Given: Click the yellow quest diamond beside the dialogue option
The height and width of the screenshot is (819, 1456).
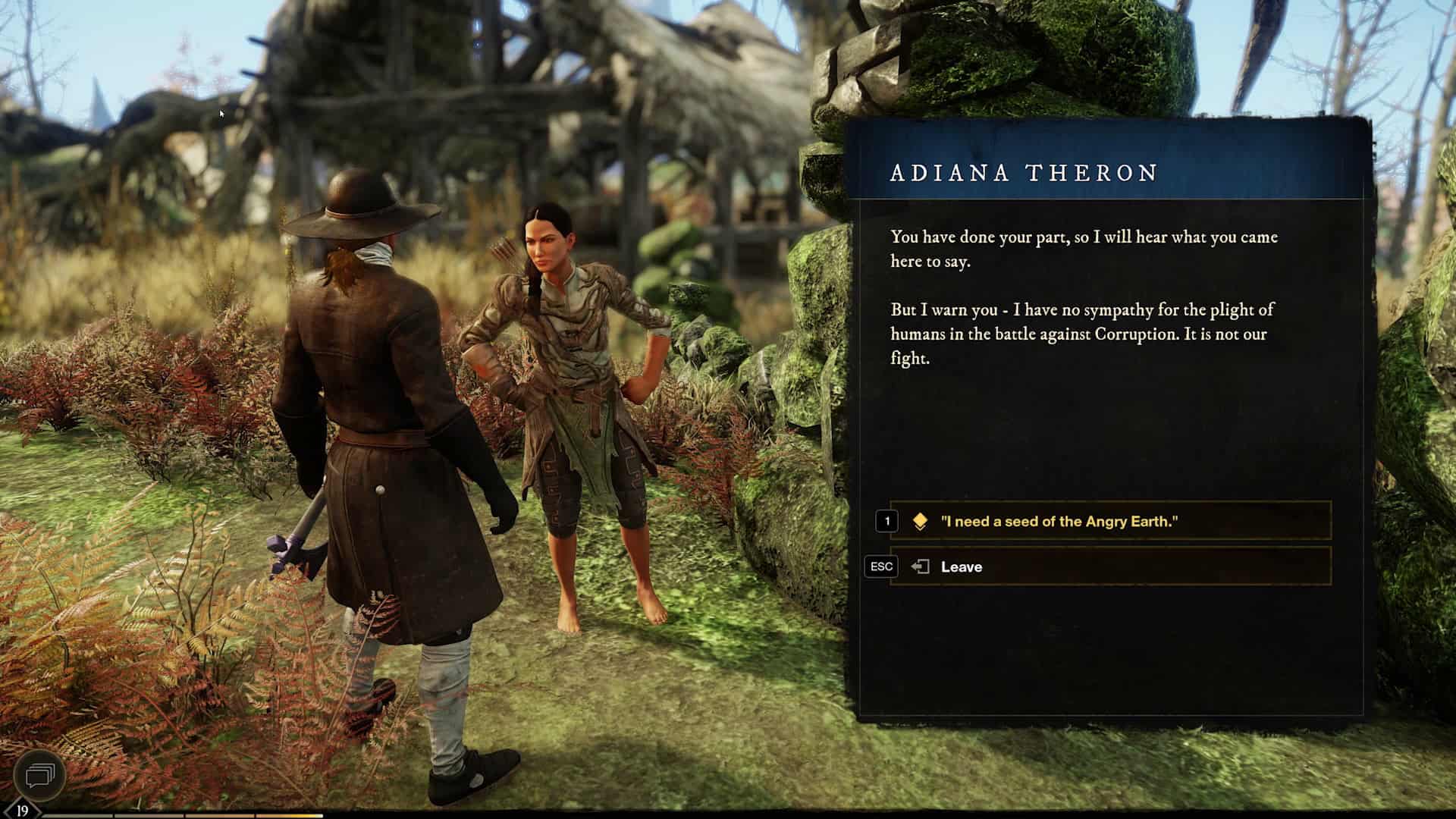Looking at the screenshot, I should [x=919, y=521].
